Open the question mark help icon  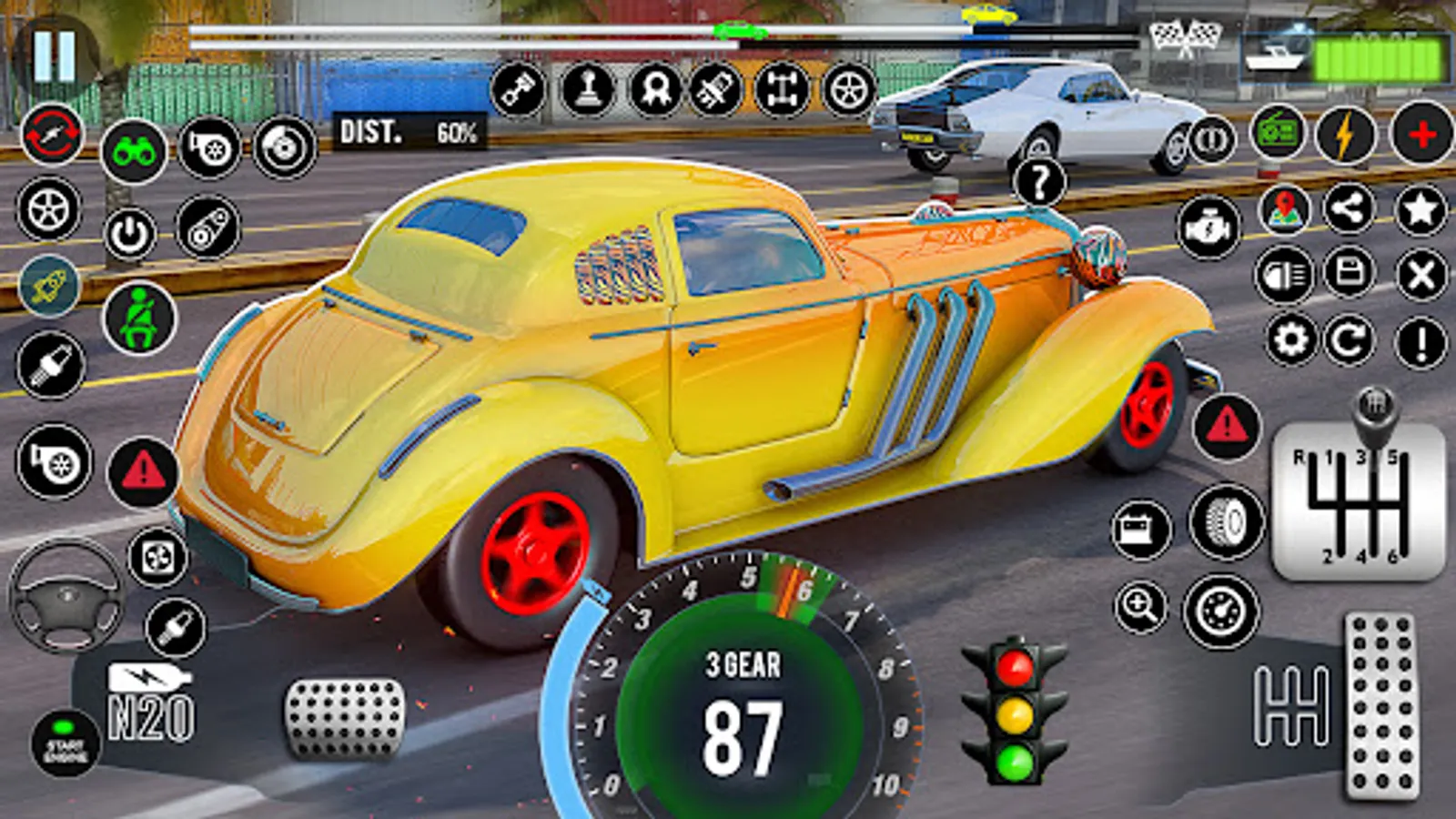pos(1038,183)
